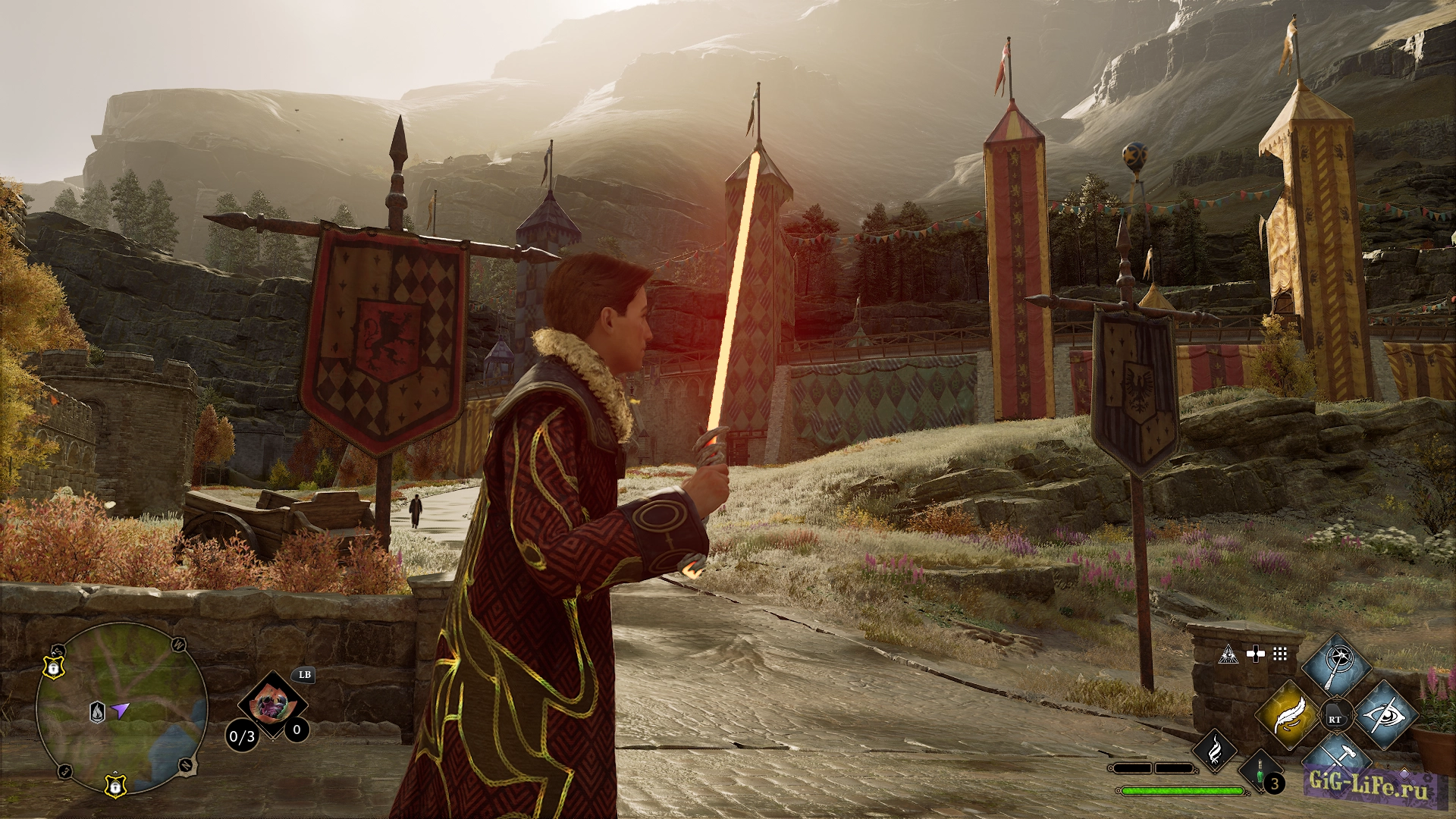This screenshot has width=1456, height=819.
Task: Drink the green Wiggenweld potion
Action: tap(1260, 772)
